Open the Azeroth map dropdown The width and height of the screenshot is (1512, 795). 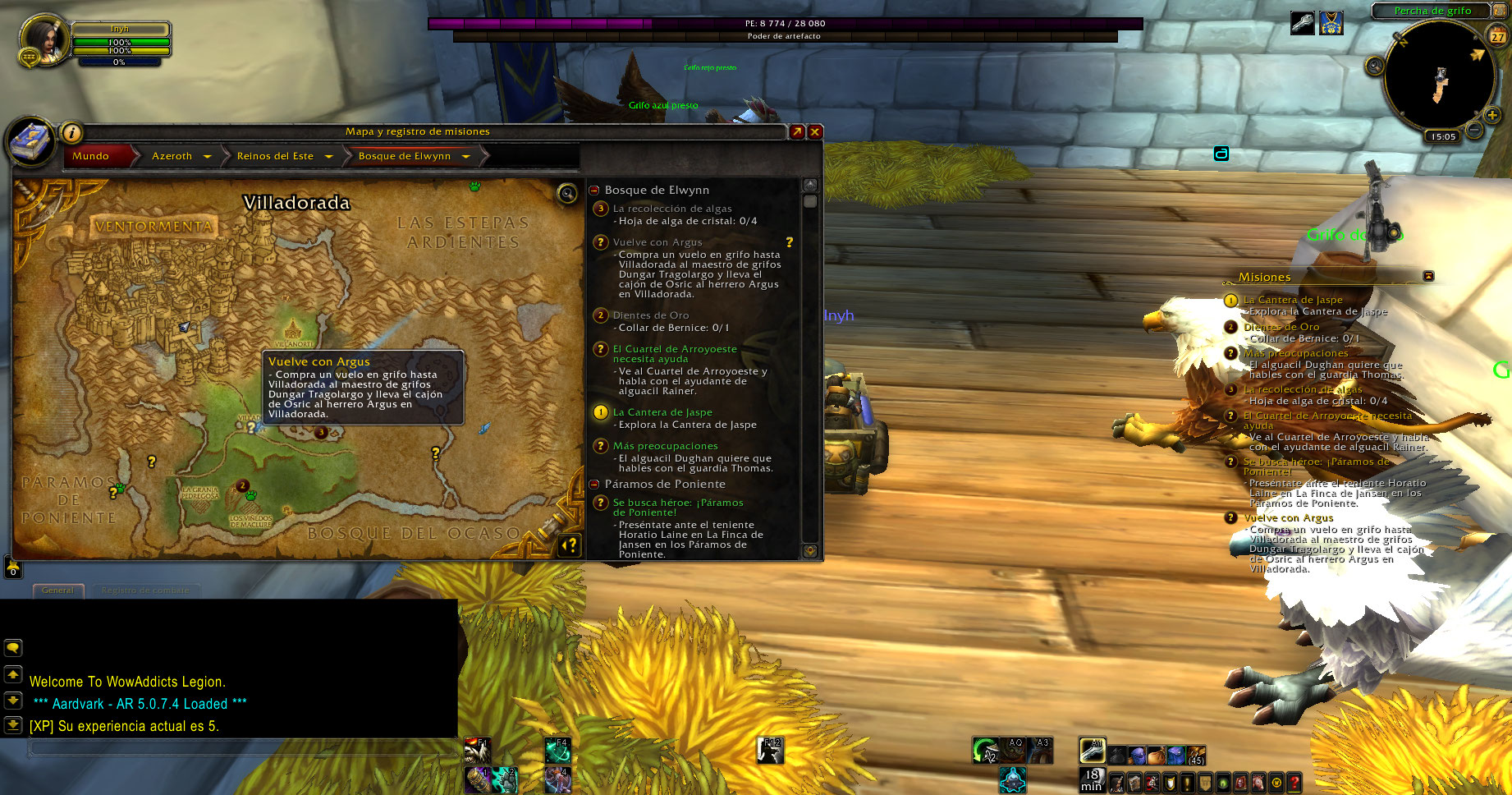pyautogui.click(x=207, y=156)
